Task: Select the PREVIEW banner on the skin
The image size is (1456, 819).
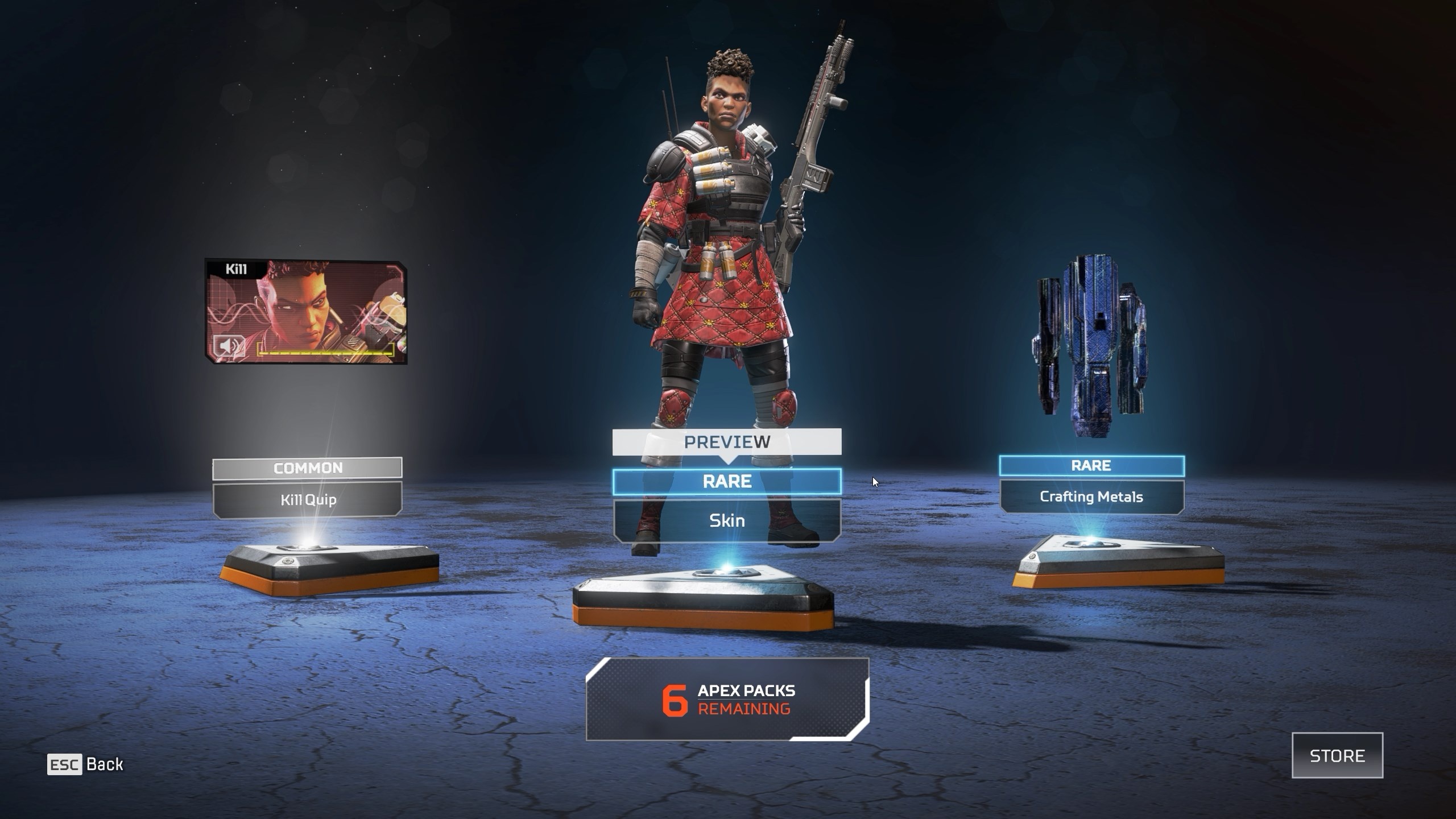Action: click(x=728, y=441)
